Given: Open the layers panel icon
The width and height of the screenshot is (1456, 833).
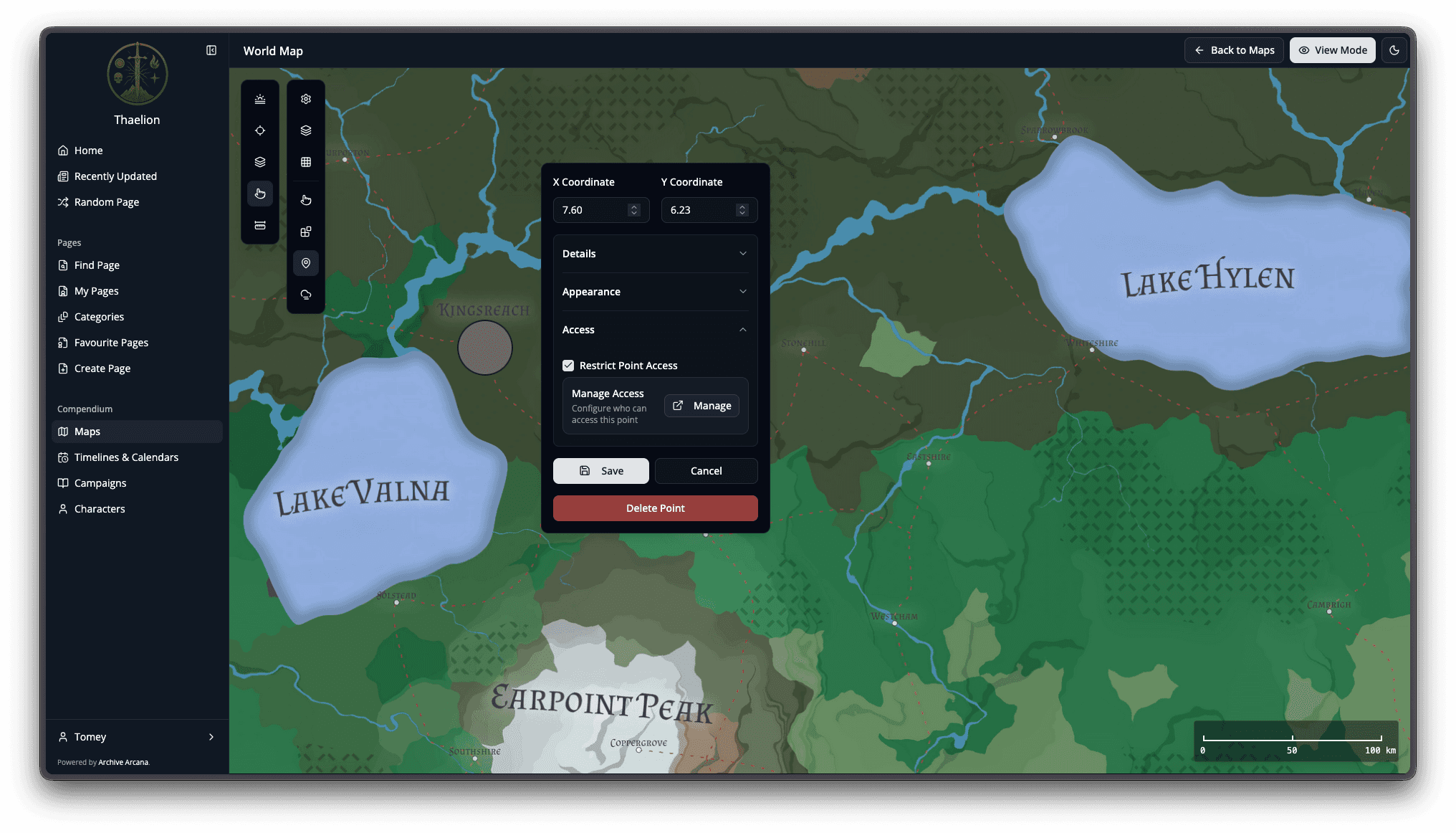Looking at the screenshot, I should pos(306,130).
